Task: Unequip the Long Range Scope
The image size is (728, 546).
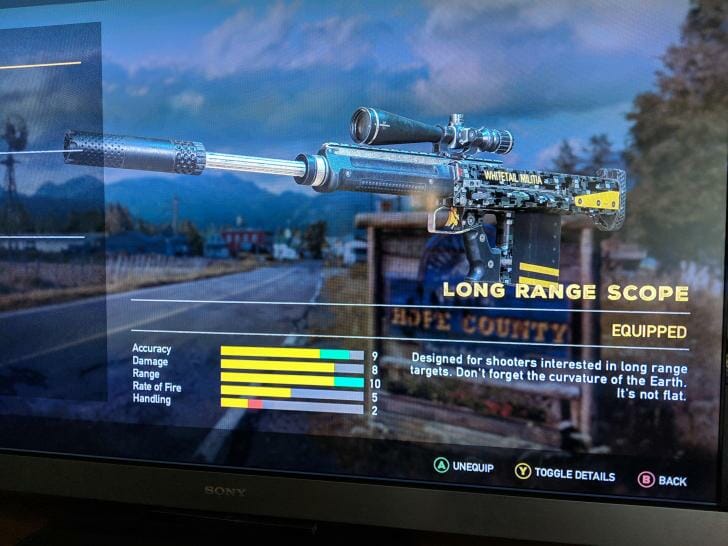Action: tap(464, 467)
